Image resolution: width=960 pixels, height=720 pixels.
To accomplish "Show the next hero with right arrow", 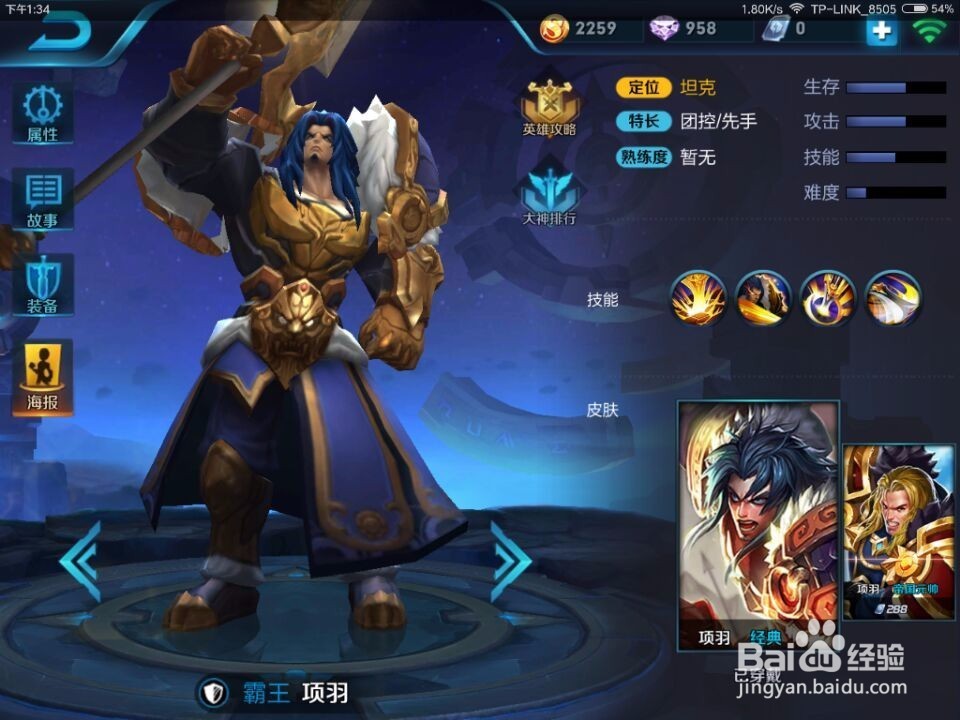I will coord(510,560).
